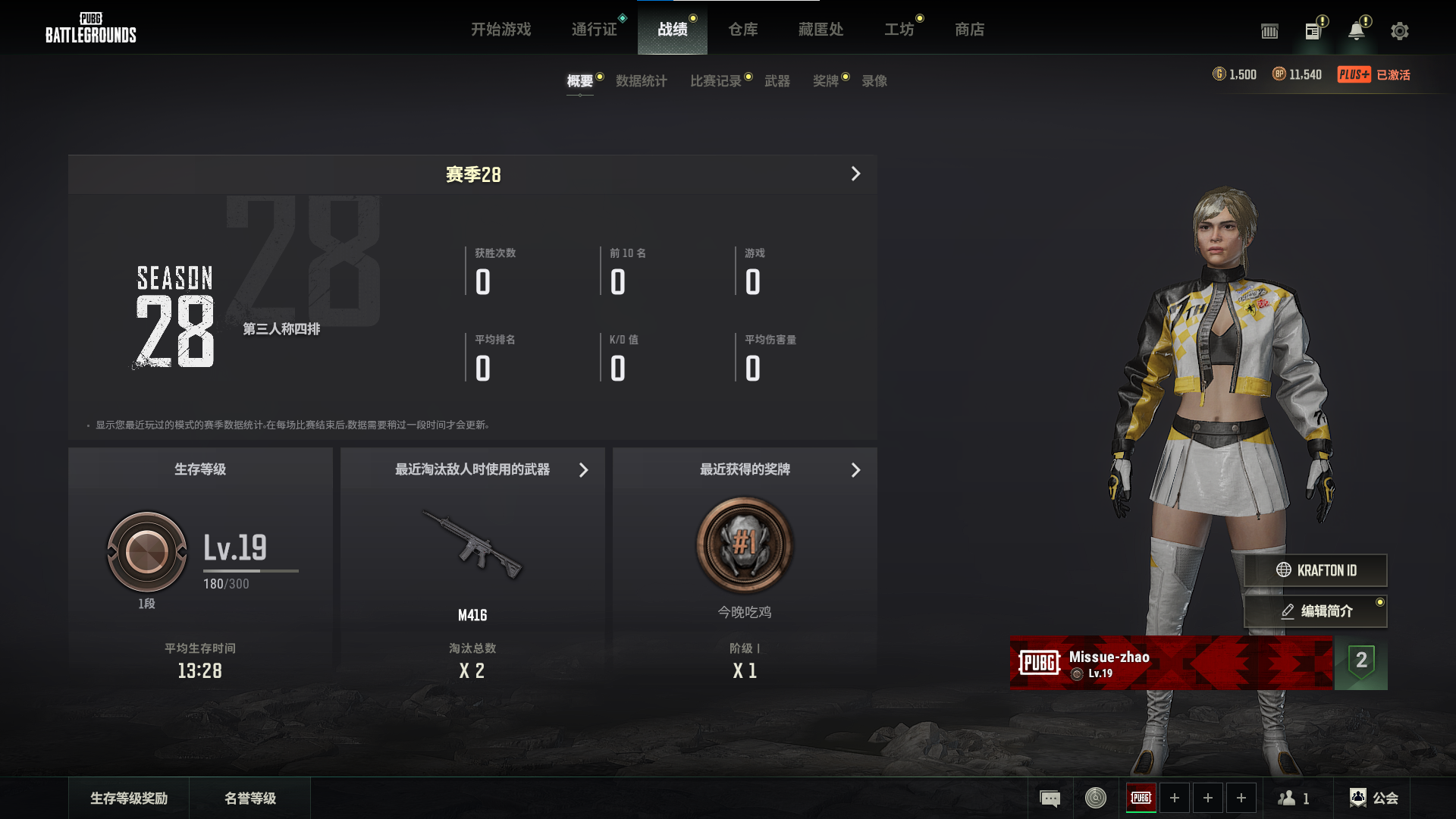Open the chat bubble icon
Image resolution: width=1456 pixels, height=819 pixels.
(1050, 798)
